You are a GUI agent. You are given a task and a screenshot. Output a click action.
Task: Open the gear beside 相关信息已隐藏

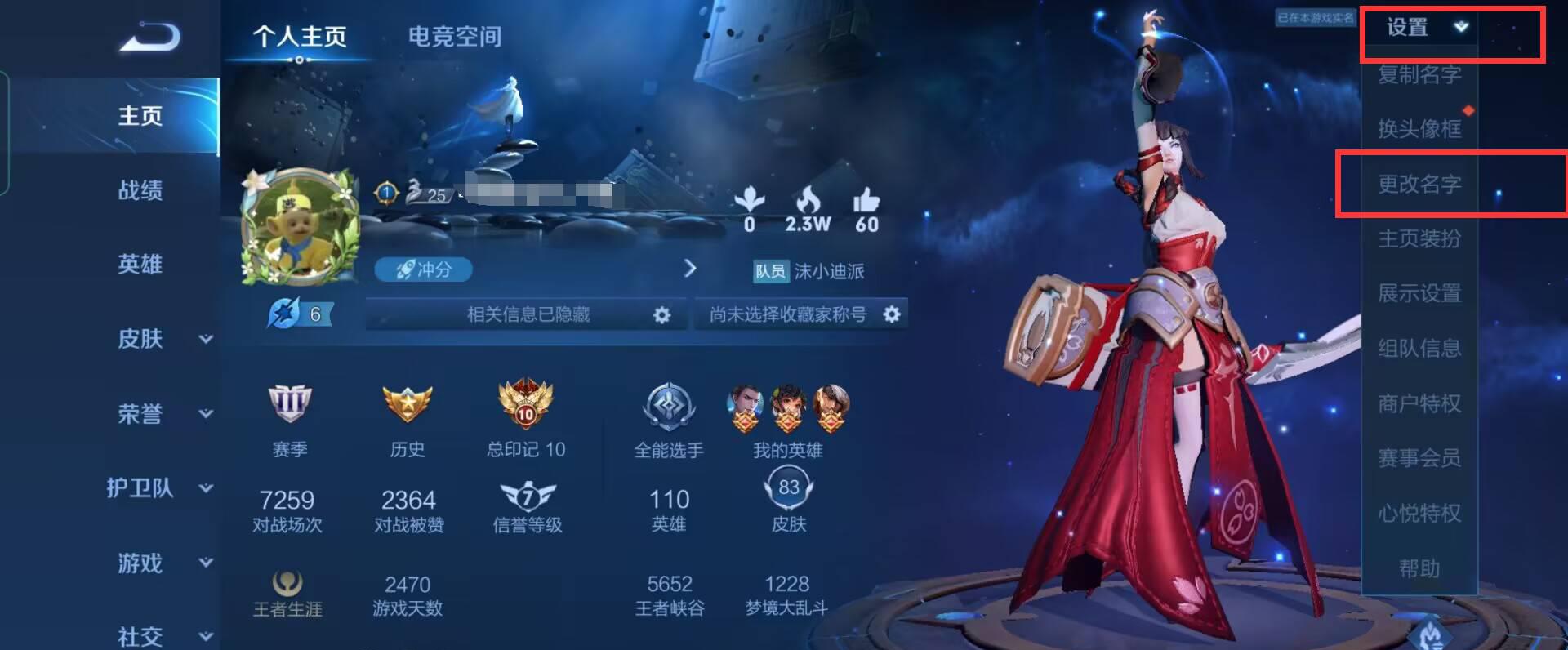(x=664, y=314)
